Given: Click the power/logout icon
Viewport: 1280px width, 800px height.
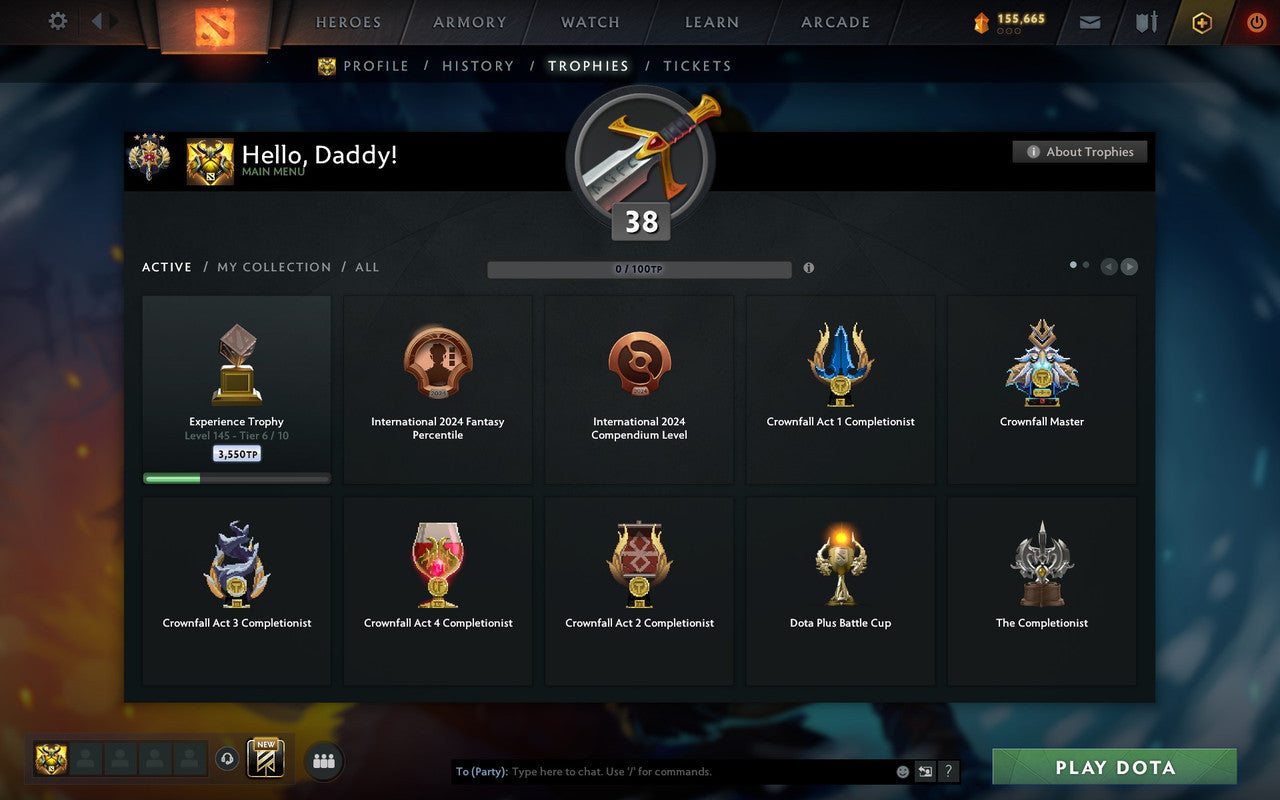Looking at the screenshot, I should 1256,22.
